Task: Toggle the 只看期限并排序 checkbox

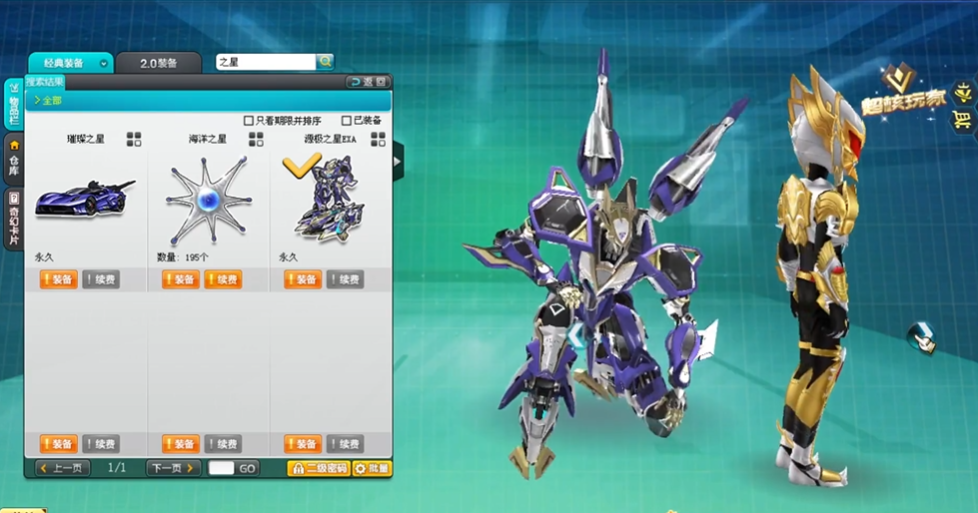Action: (x=249, y=121)
